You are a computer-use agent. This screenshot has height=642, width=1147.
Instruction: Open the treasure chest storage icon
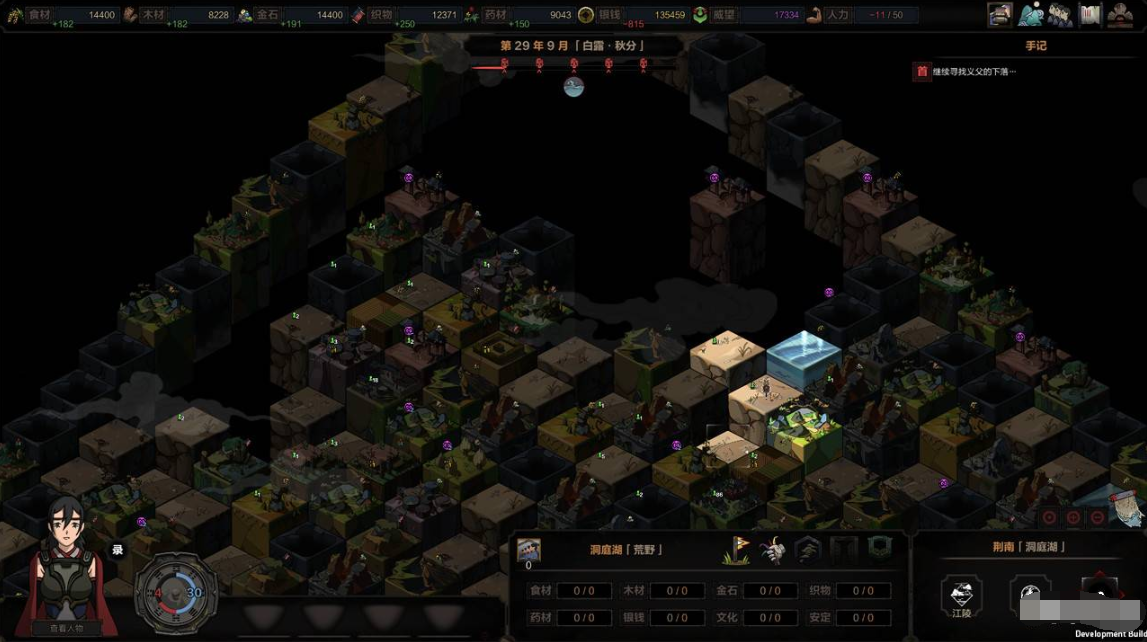pos(999,14)
